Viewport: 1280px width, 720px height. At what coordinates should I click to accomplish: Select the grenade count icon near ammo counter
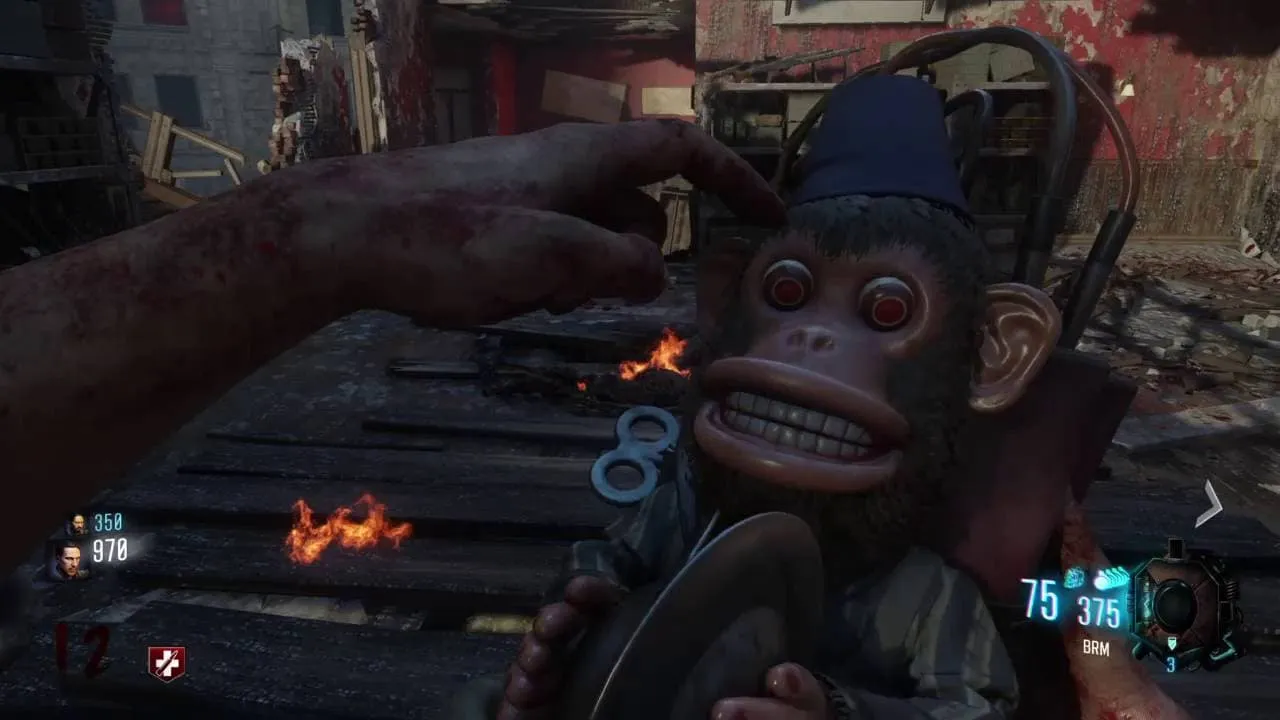1074,577
